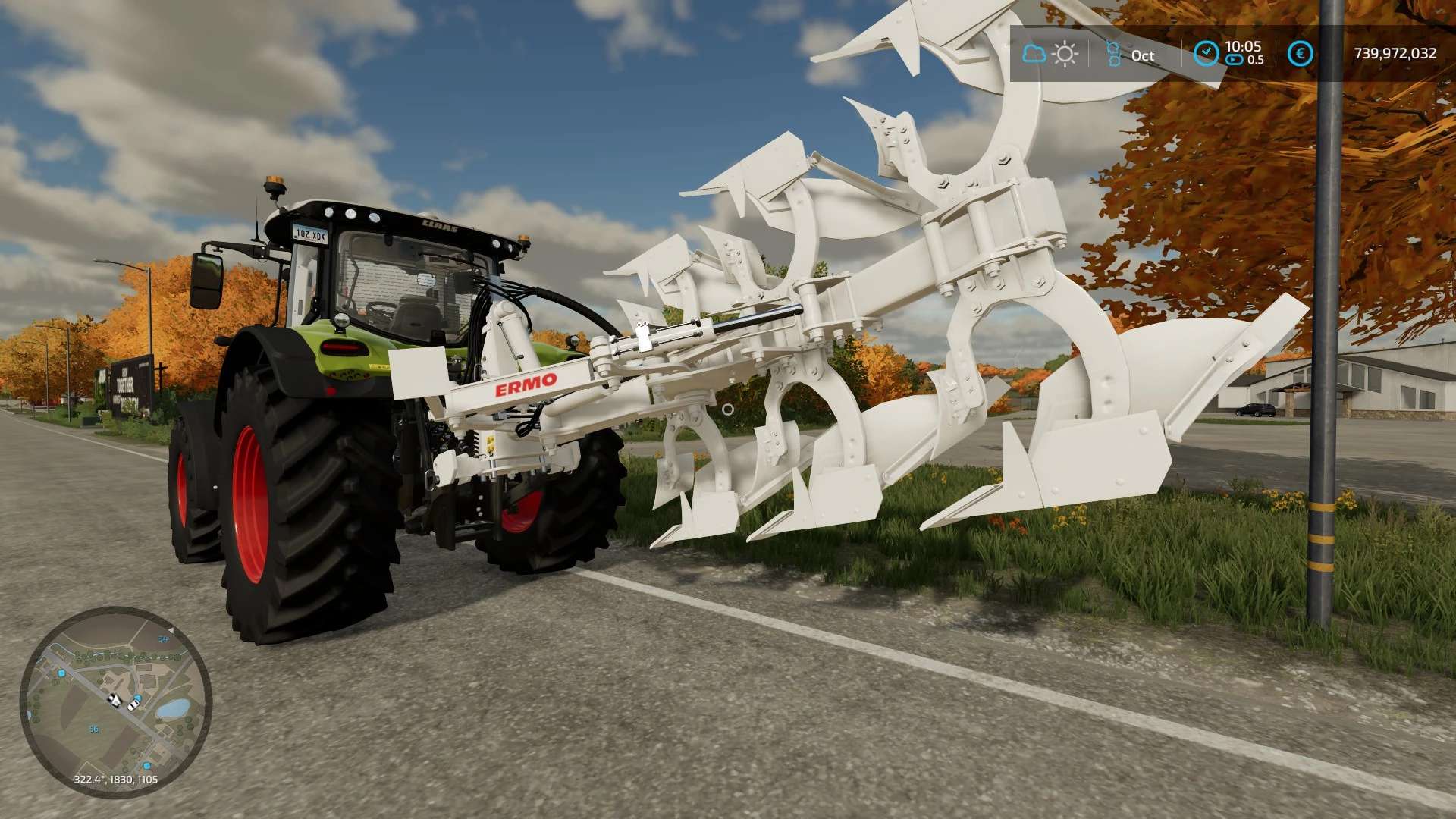Select the cloud weather icon
Screen dimensions: 1456x819
[x=1034, y=54]
